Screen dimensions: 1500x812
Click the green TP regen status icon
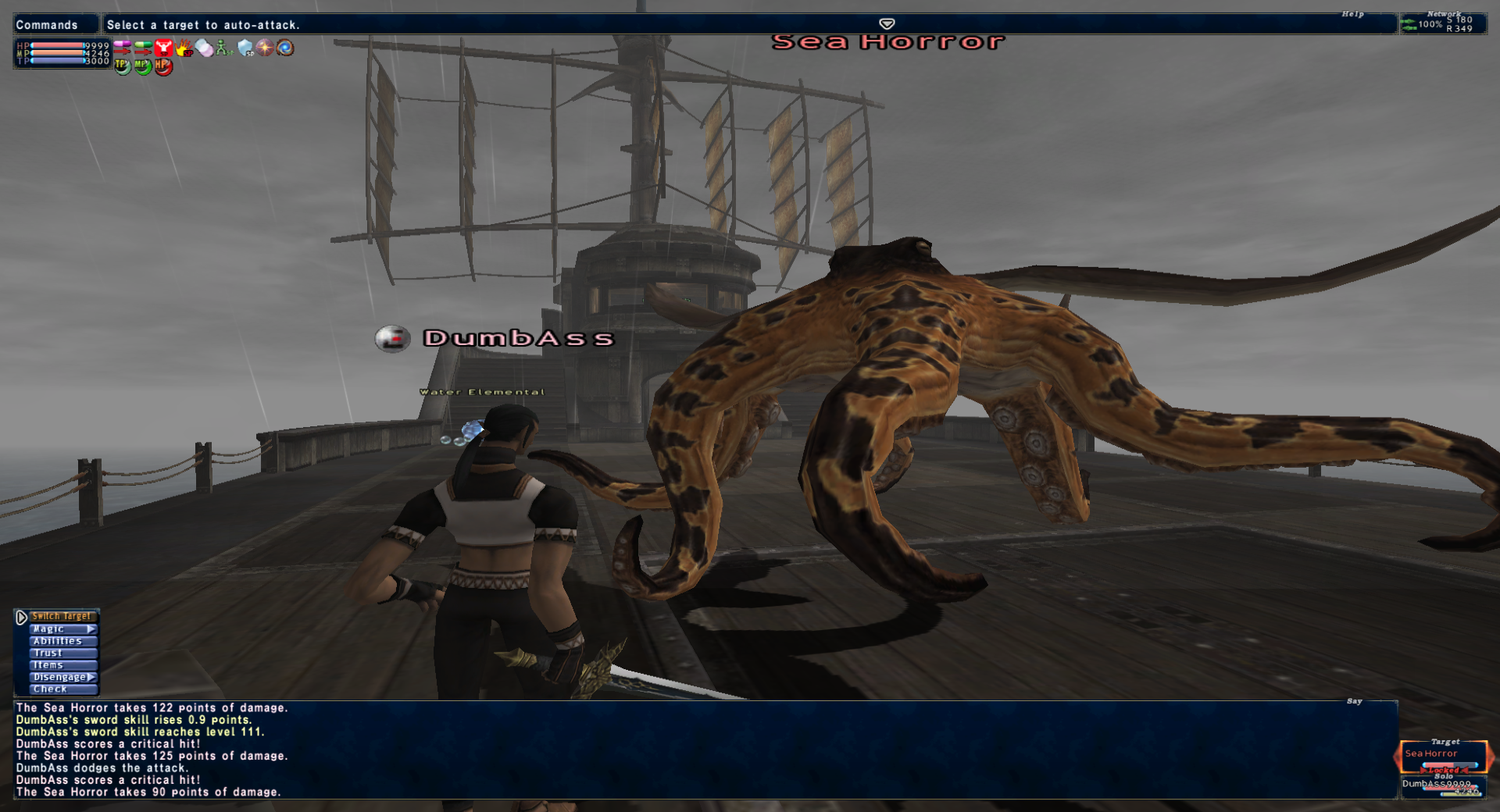[x=123, y=66]
